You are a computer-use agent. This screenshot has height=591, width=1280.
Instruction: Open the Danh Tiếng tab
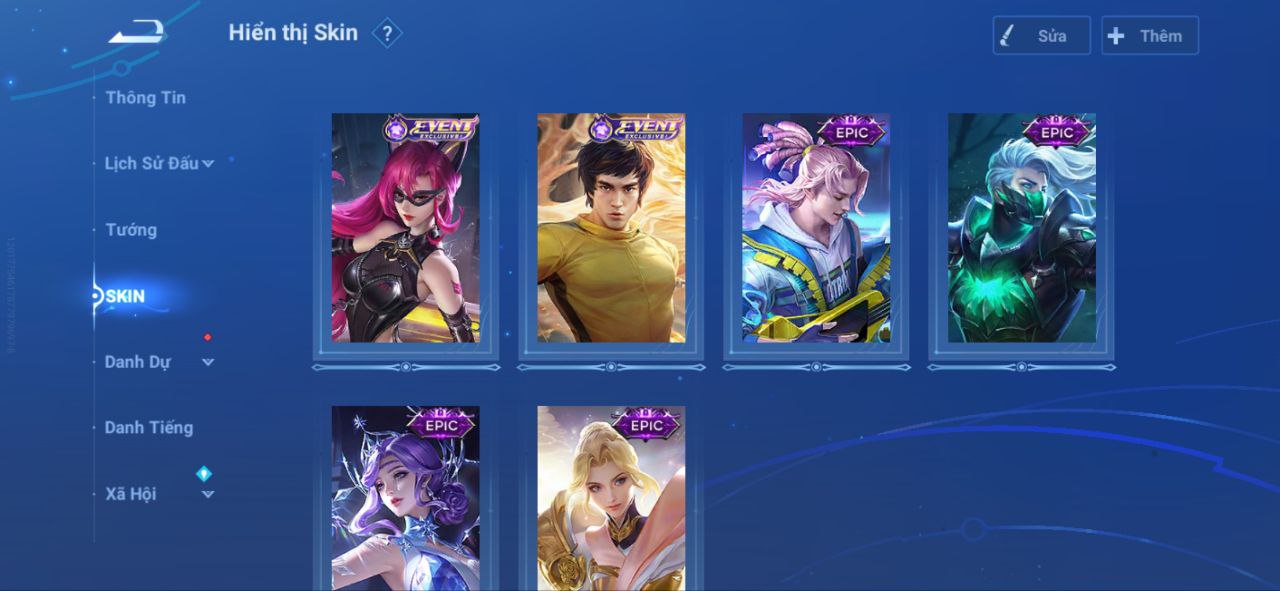(149, 428)
